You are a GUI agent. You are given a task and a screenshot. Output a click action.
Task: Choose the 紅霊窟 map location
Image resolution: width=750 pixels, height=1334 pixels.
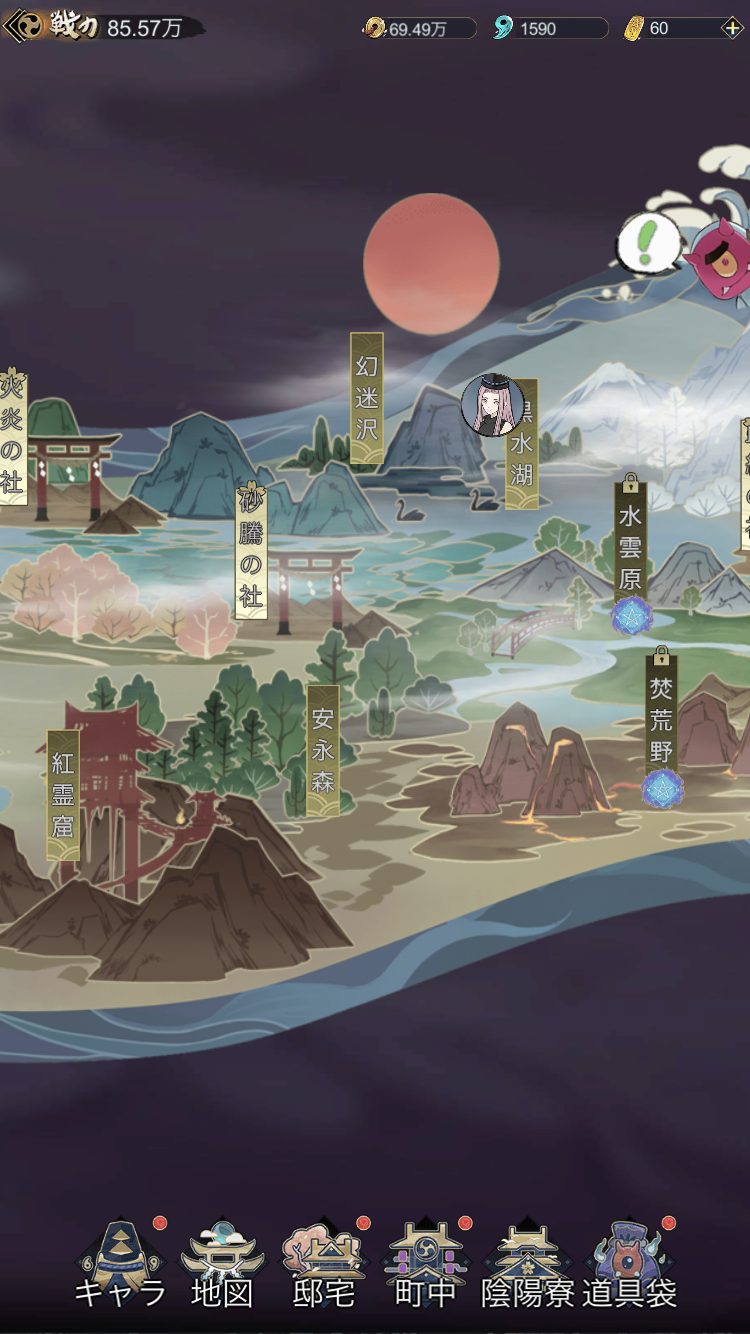(63, 795)
